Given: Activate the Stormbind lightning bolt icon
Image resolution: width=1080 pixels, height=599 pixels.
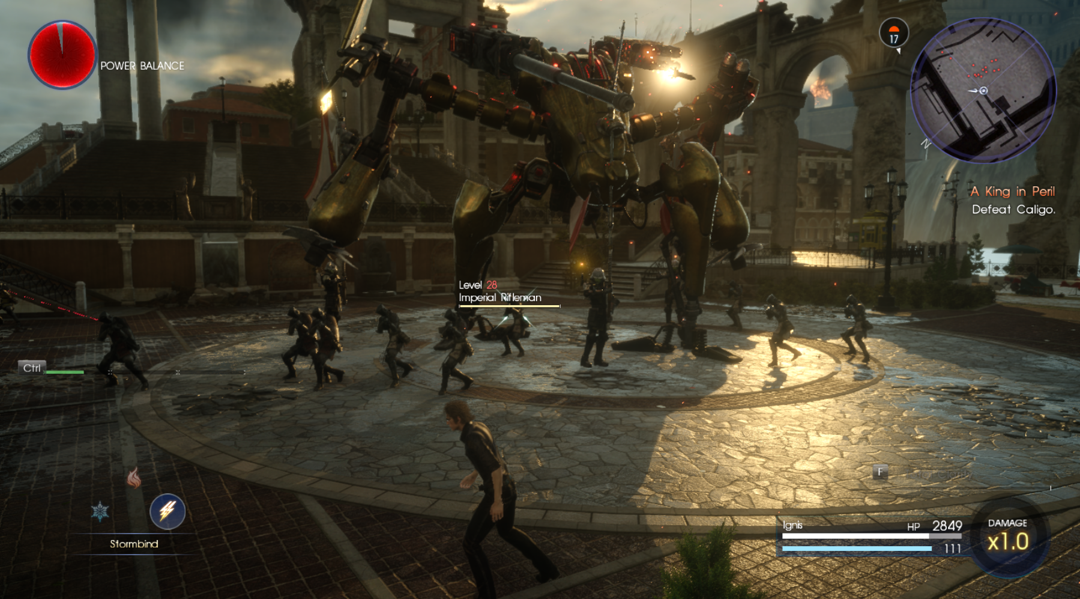Looking at the screenshot, I should pyautogui.click(x=167, y=511).
